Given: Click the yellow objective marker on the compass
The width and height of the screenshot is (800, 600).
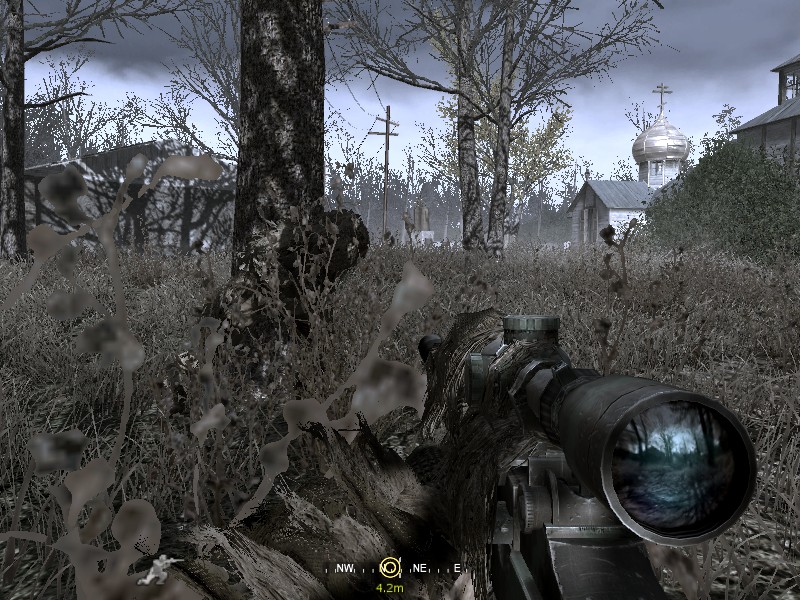Looking at the screenshot, I should 389,568.
